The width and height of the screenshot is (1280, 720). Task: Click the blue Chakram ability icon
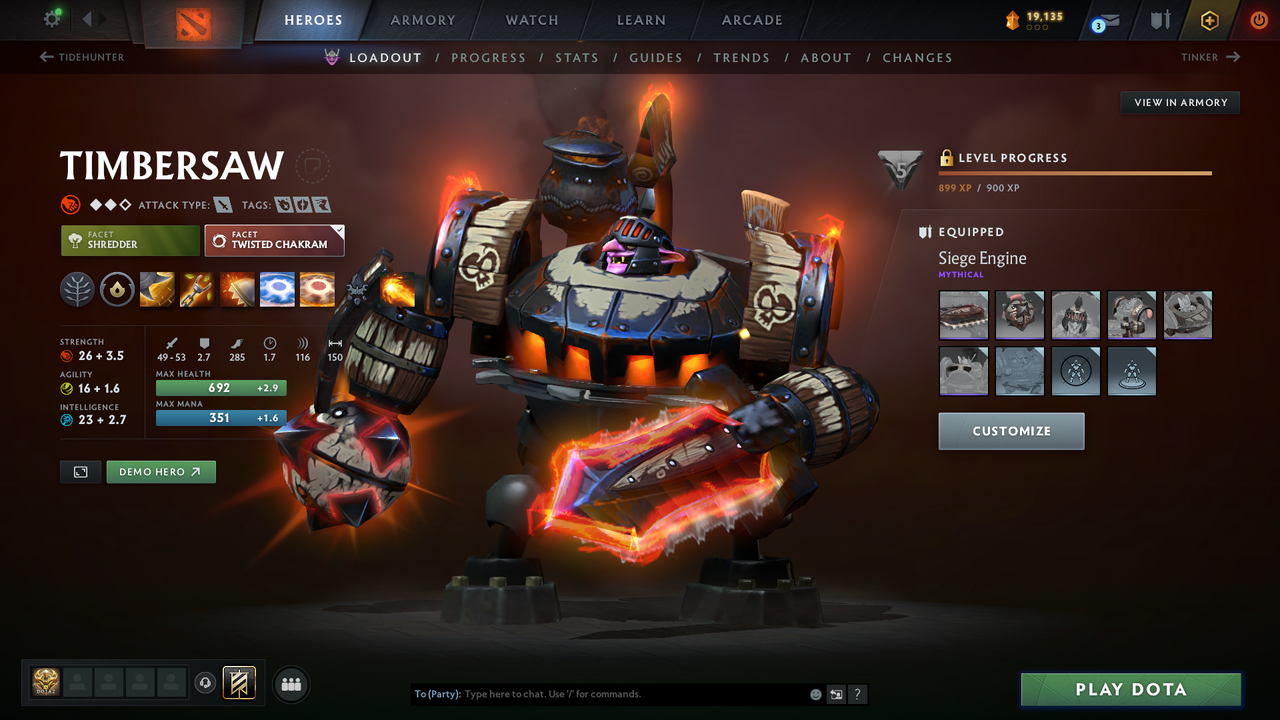coord(277,289)
